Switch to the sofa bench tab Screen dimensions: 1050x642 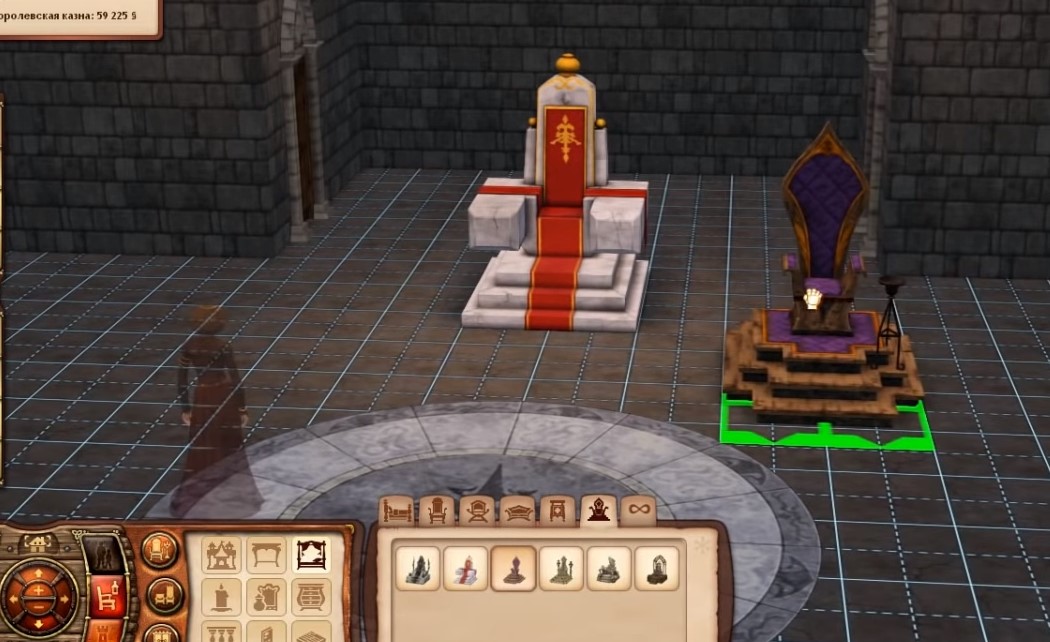tap(517, 510)
